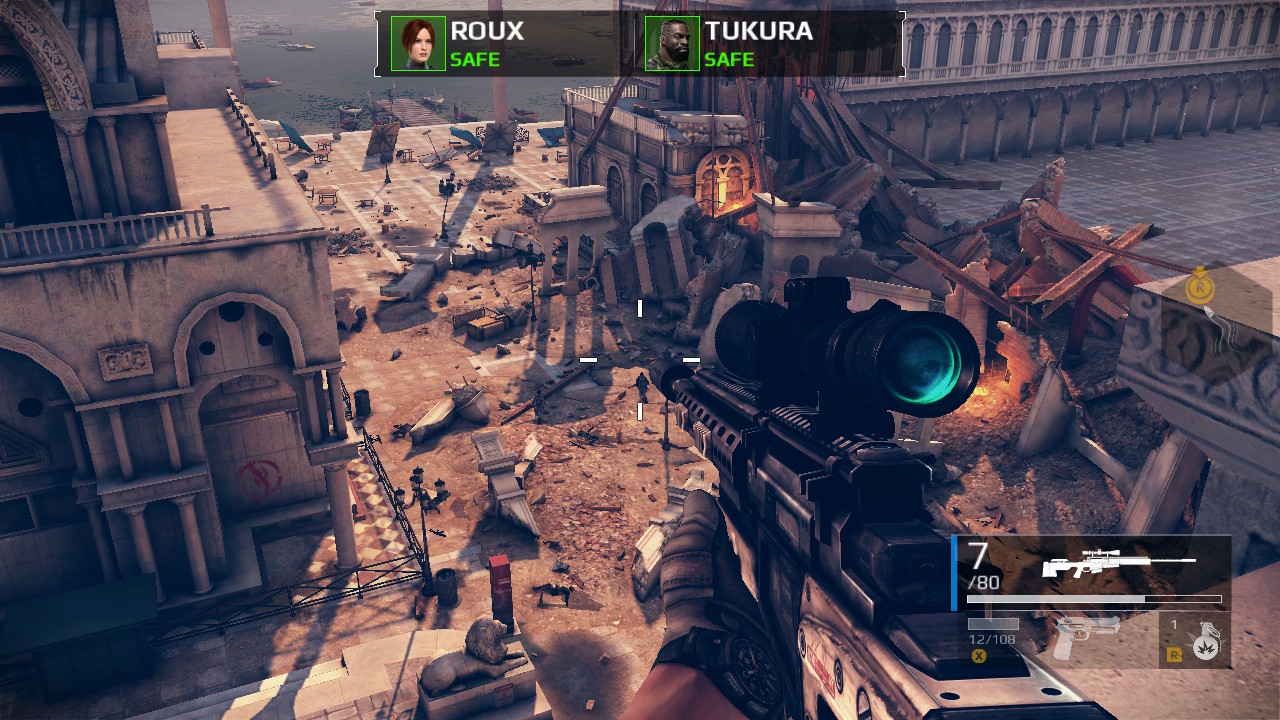Click Tukura's squad portrait

click(672, 44)
